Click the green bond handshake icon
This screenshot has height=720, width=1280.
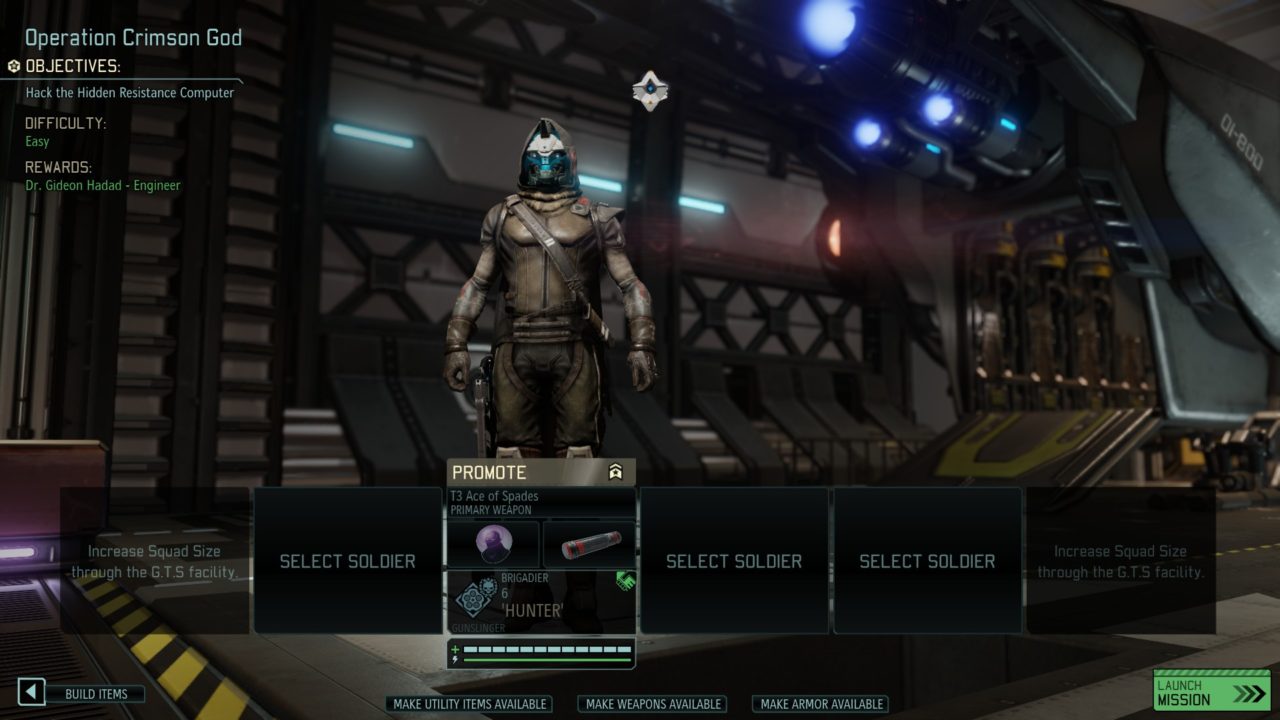(x=626, y=581)
